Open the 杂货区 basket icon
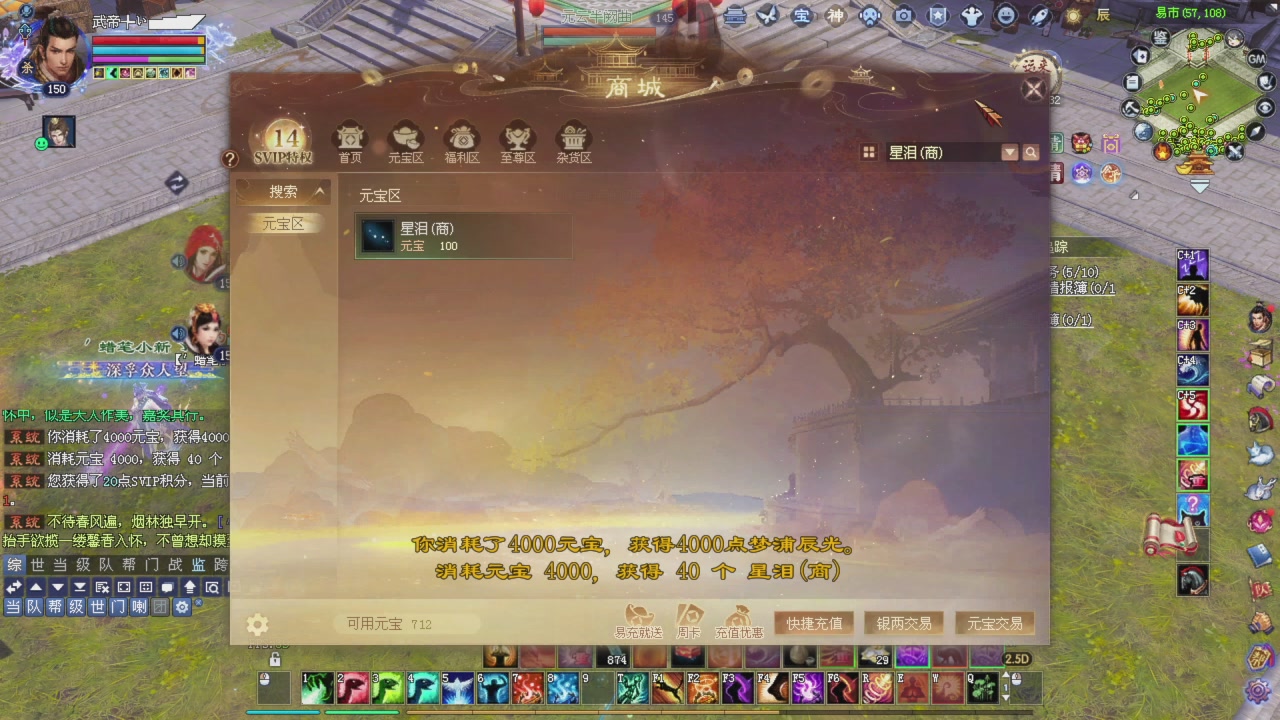The image size is (1280, 720). [x=572, y=138]
